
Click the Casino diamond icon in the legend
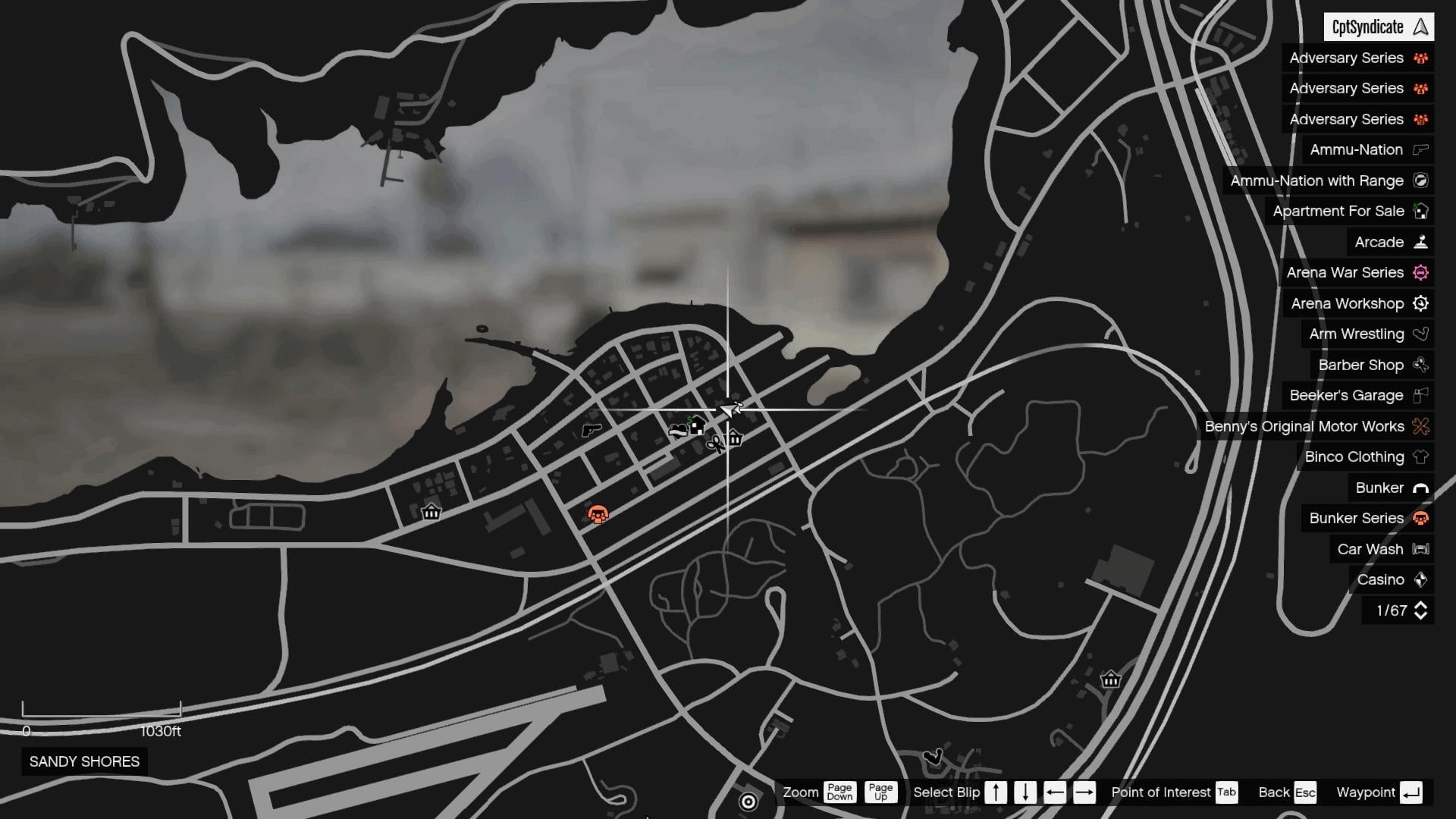point(1420,579)
